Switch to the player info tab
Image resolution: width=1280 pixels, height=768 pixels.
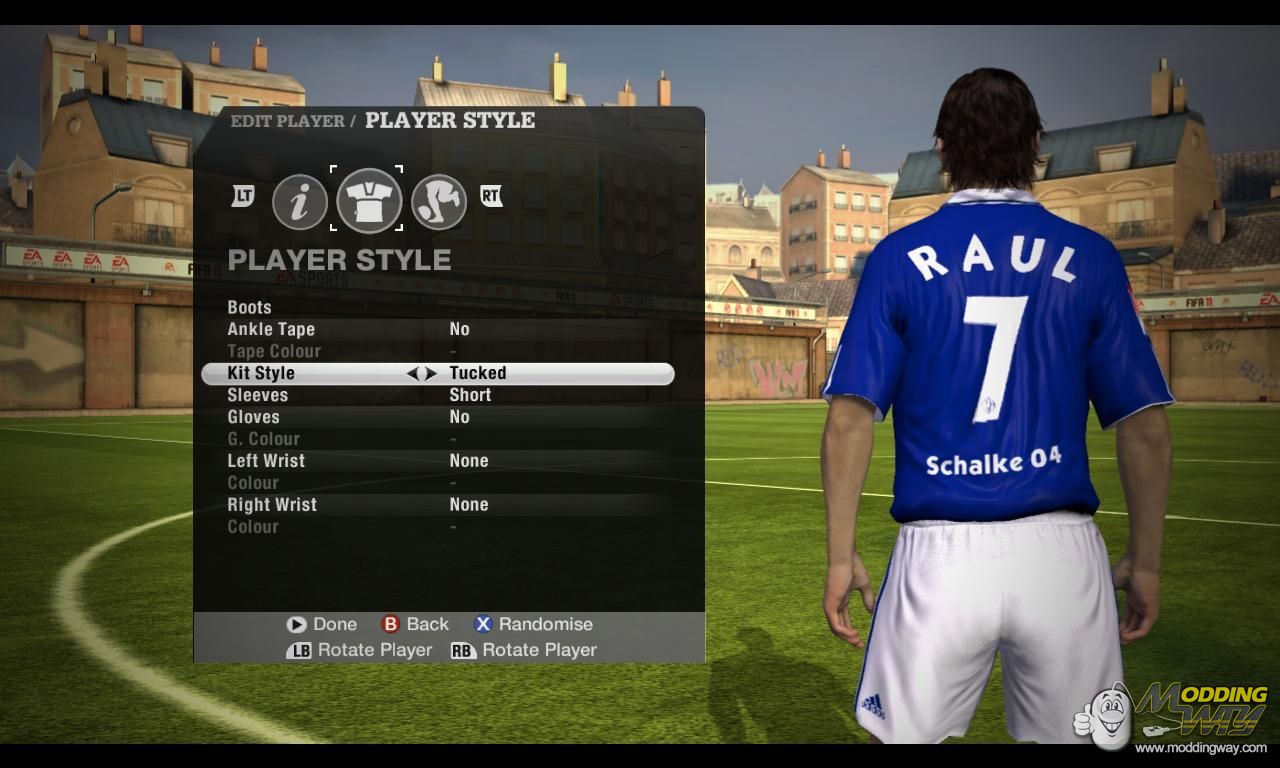(x=300, y=202)
